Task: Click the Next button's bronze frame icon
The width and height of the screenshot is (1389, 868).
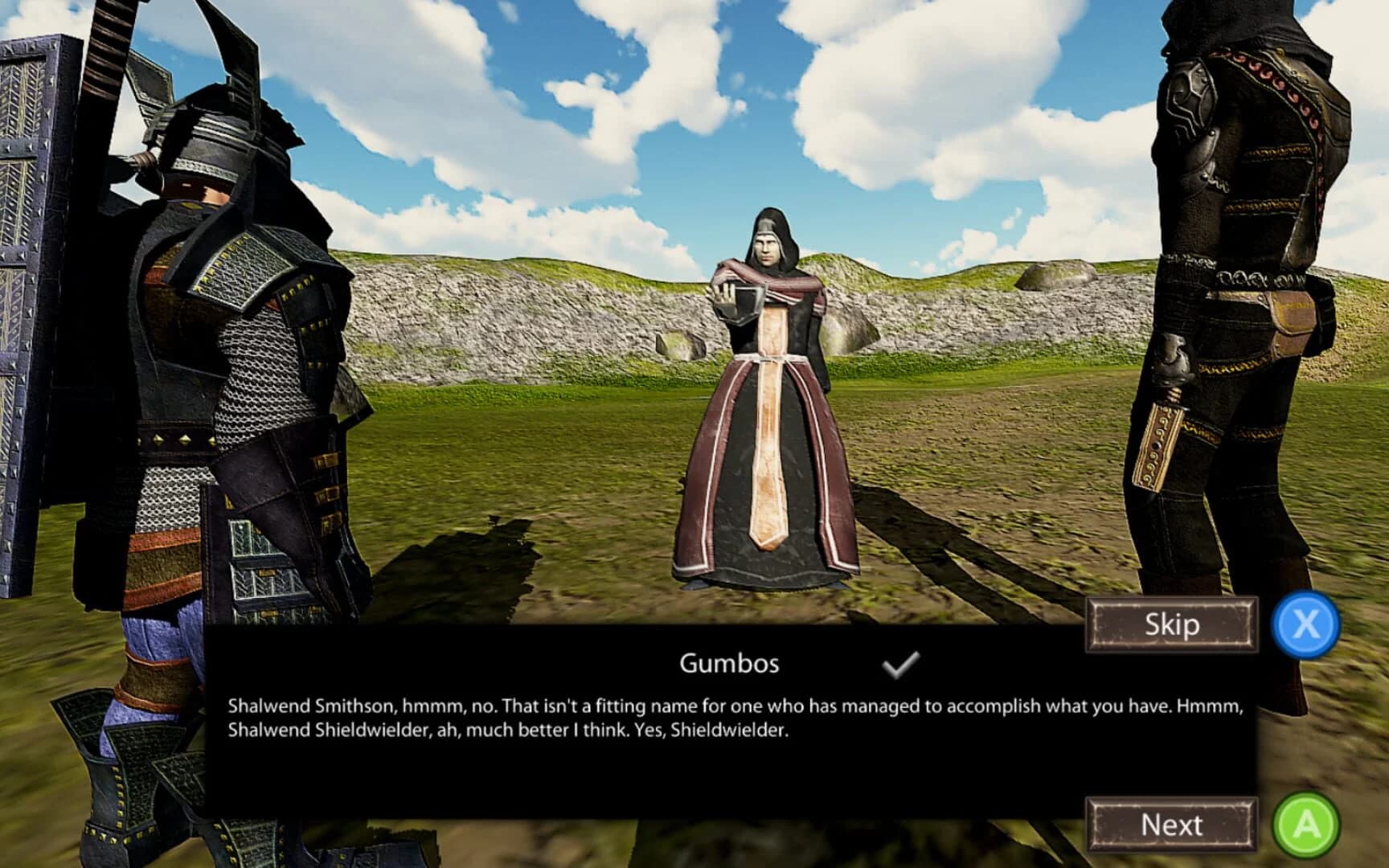Action: pyautogui.click(x=1172, y=823)
